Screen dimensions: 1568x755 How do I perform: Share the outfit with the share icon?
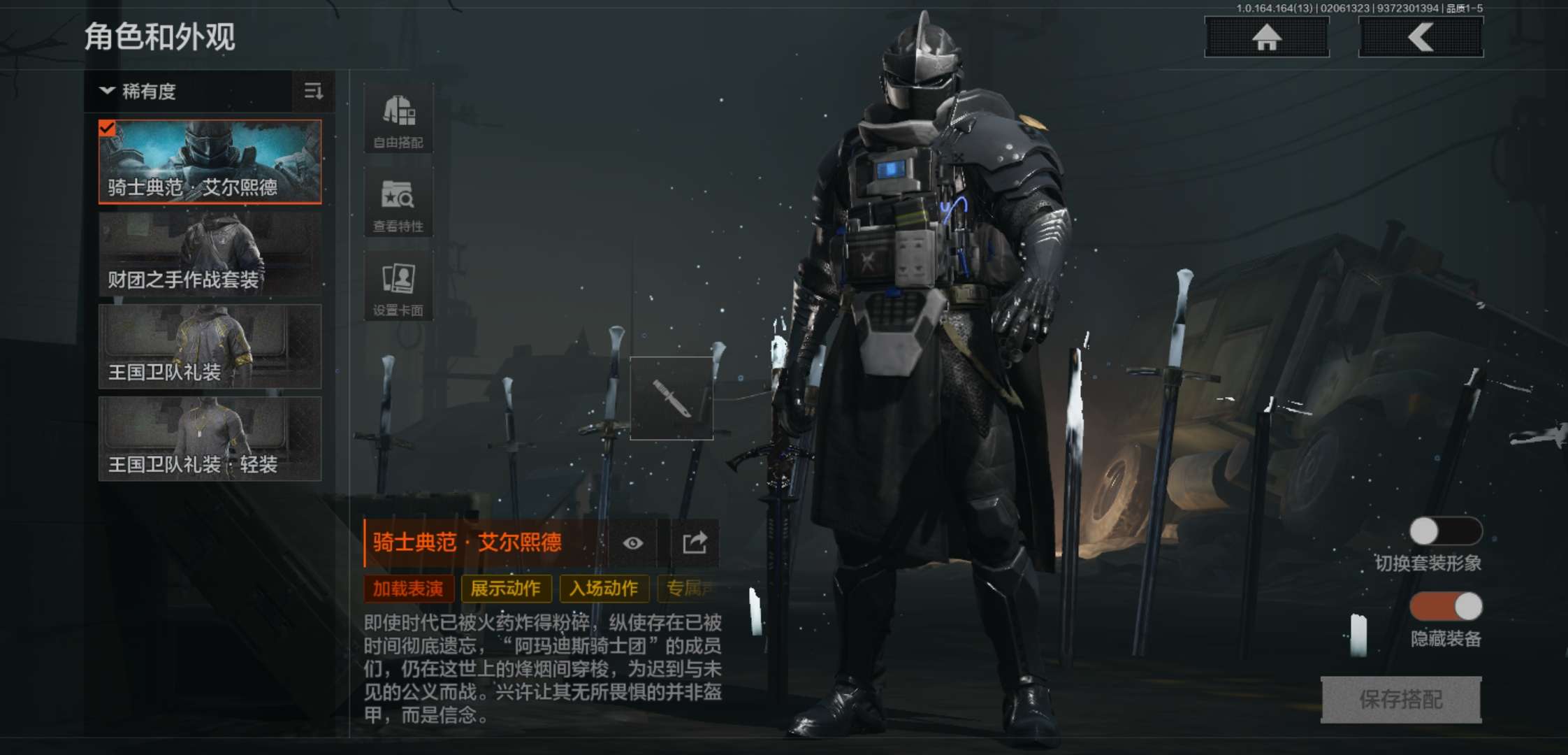695,543
